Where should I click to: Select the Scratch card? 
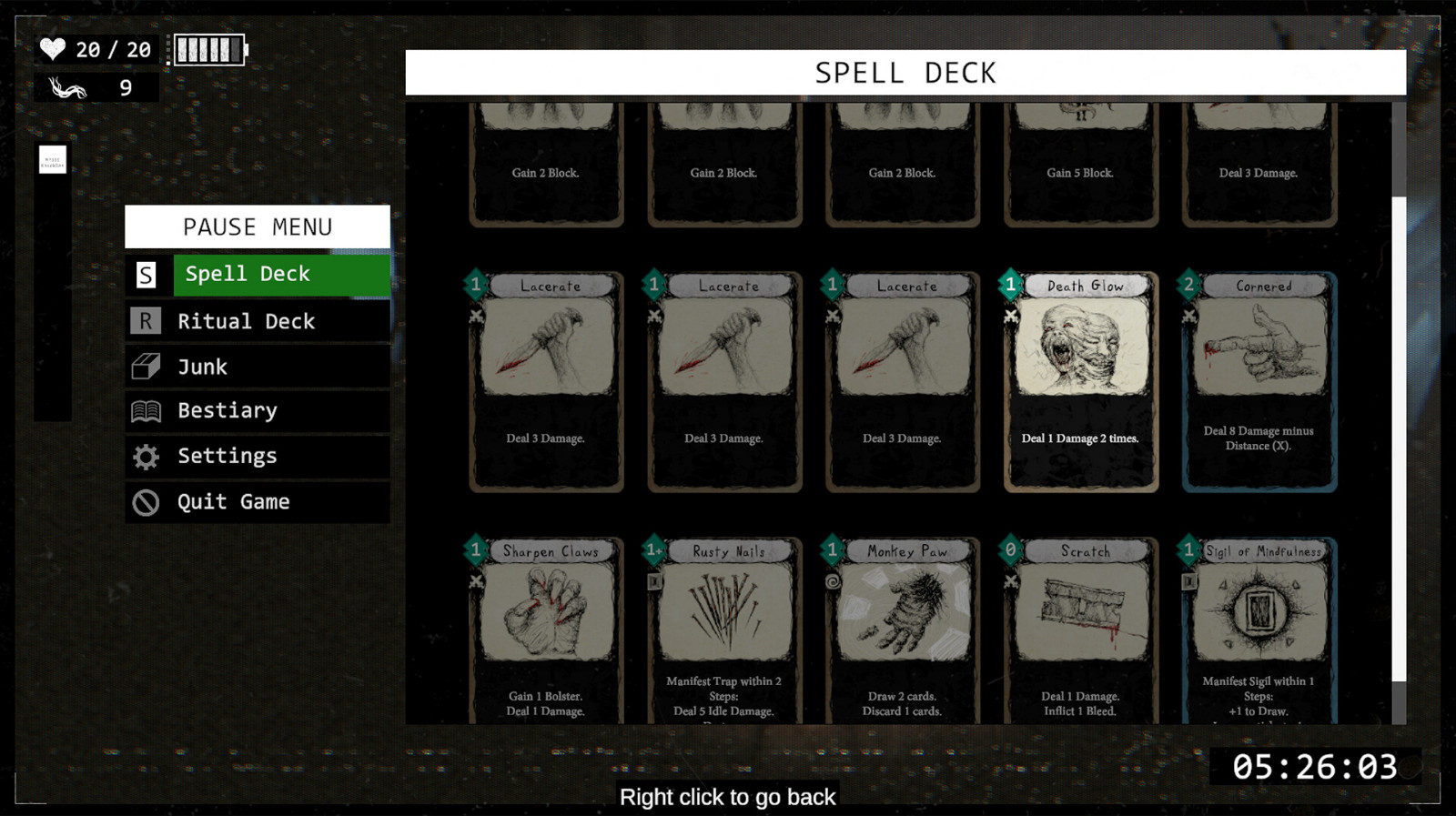pos(1080,628)
